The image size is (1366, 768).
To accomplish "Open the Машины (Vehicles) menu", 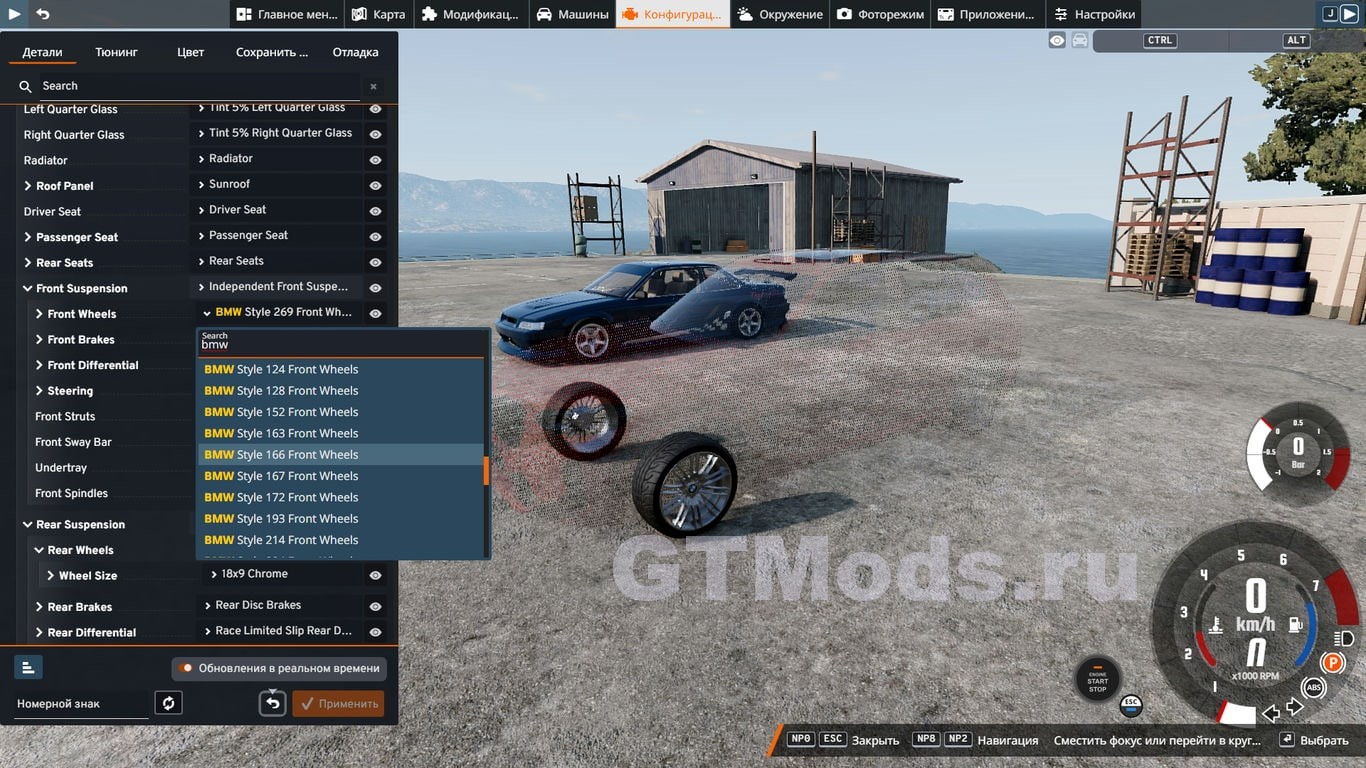I will pyautogui.click(x=572, y=14).
